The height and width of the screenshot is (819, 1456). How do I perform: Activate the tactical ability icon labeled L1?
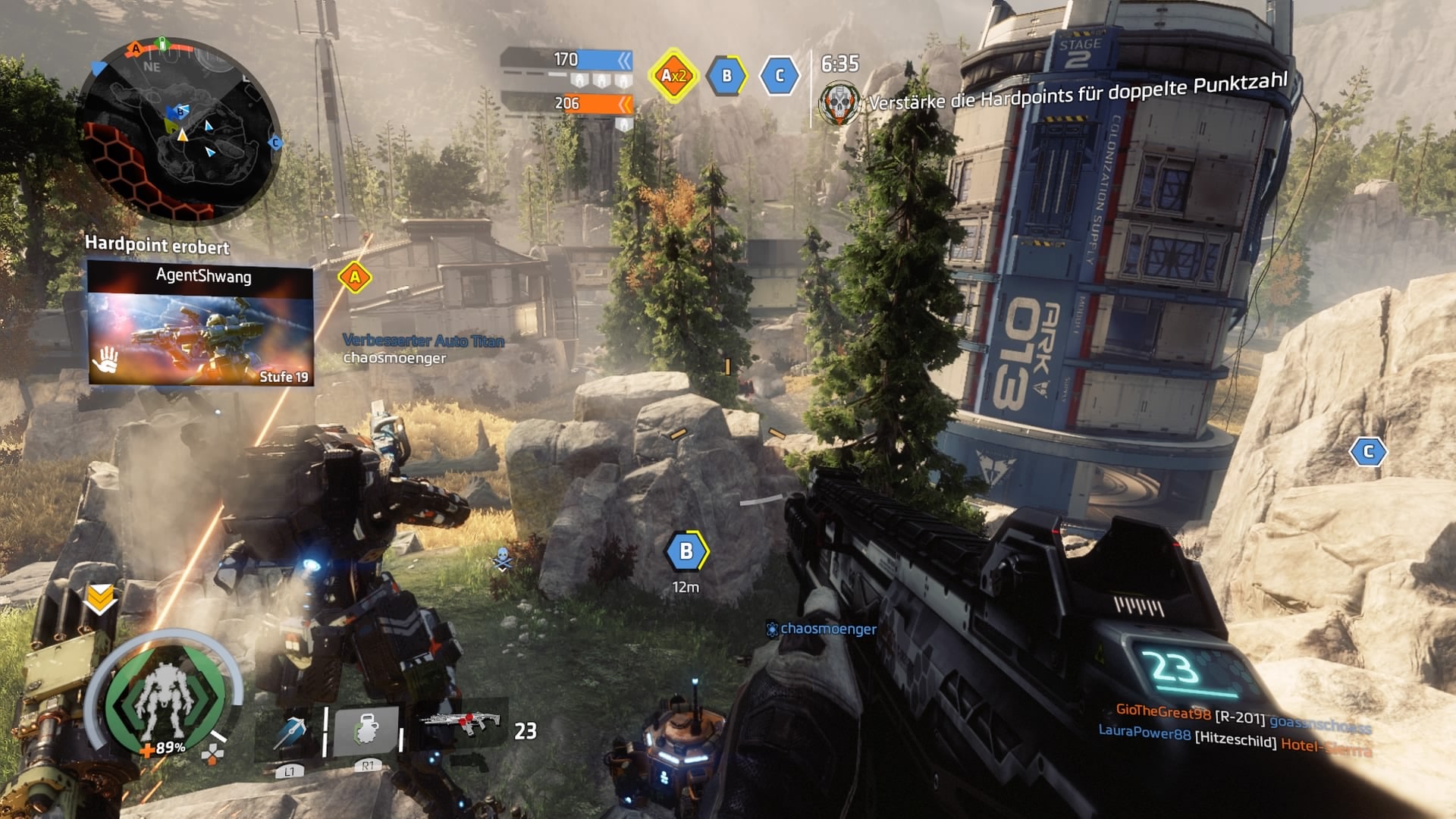(290, 732)
